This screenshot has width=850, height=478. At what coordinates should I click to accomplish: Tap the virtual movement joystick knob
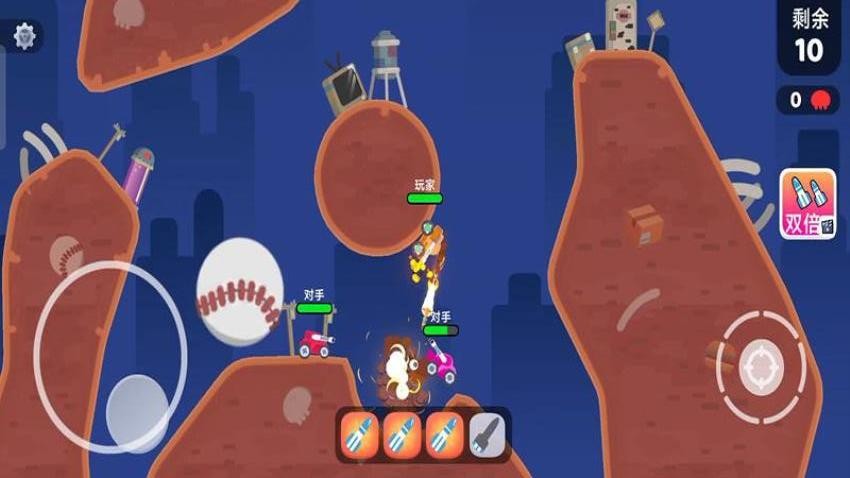(x=137, y=410)
